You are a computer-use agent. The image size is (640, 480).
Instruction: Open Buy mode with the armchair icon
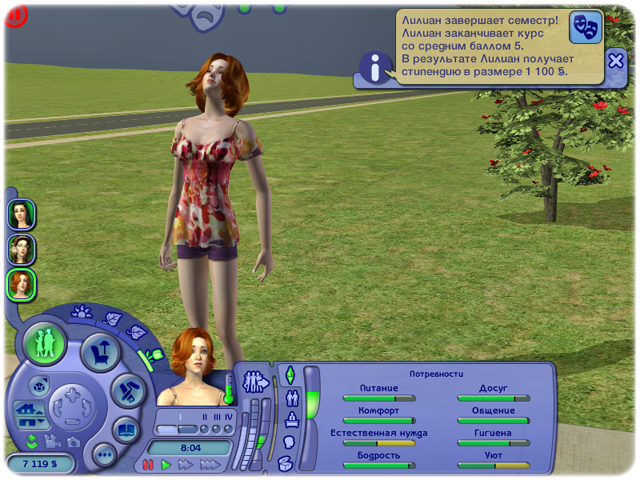tap(101, 351)
